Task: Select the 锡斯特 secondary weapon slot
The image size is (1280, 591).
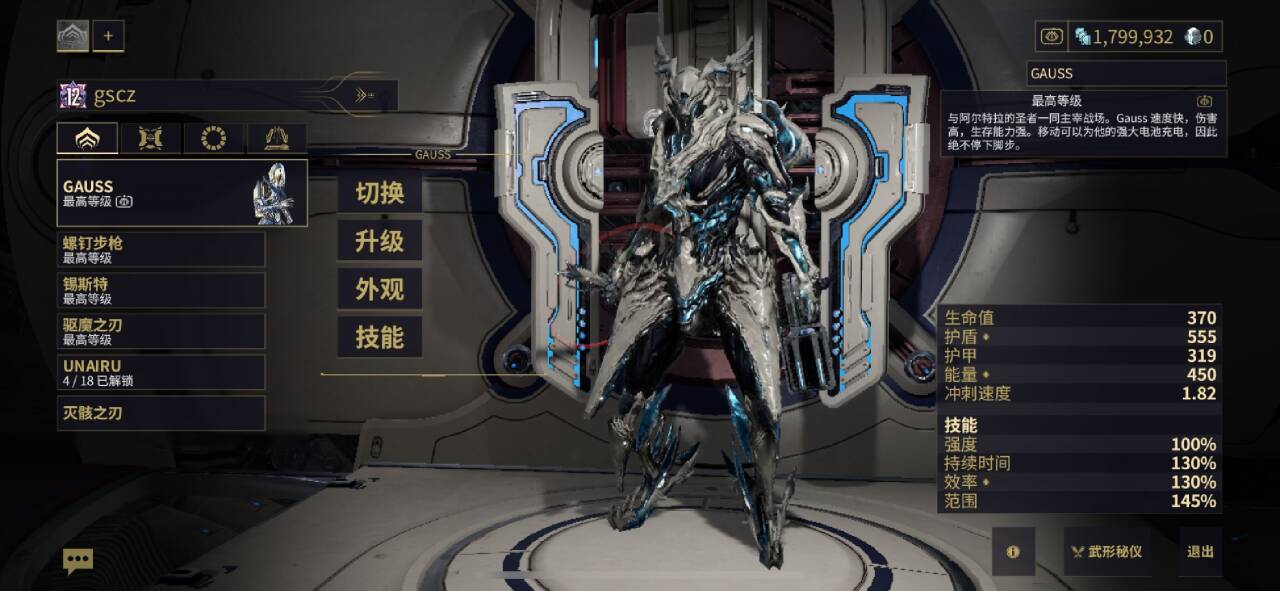Action: [161, 290]
